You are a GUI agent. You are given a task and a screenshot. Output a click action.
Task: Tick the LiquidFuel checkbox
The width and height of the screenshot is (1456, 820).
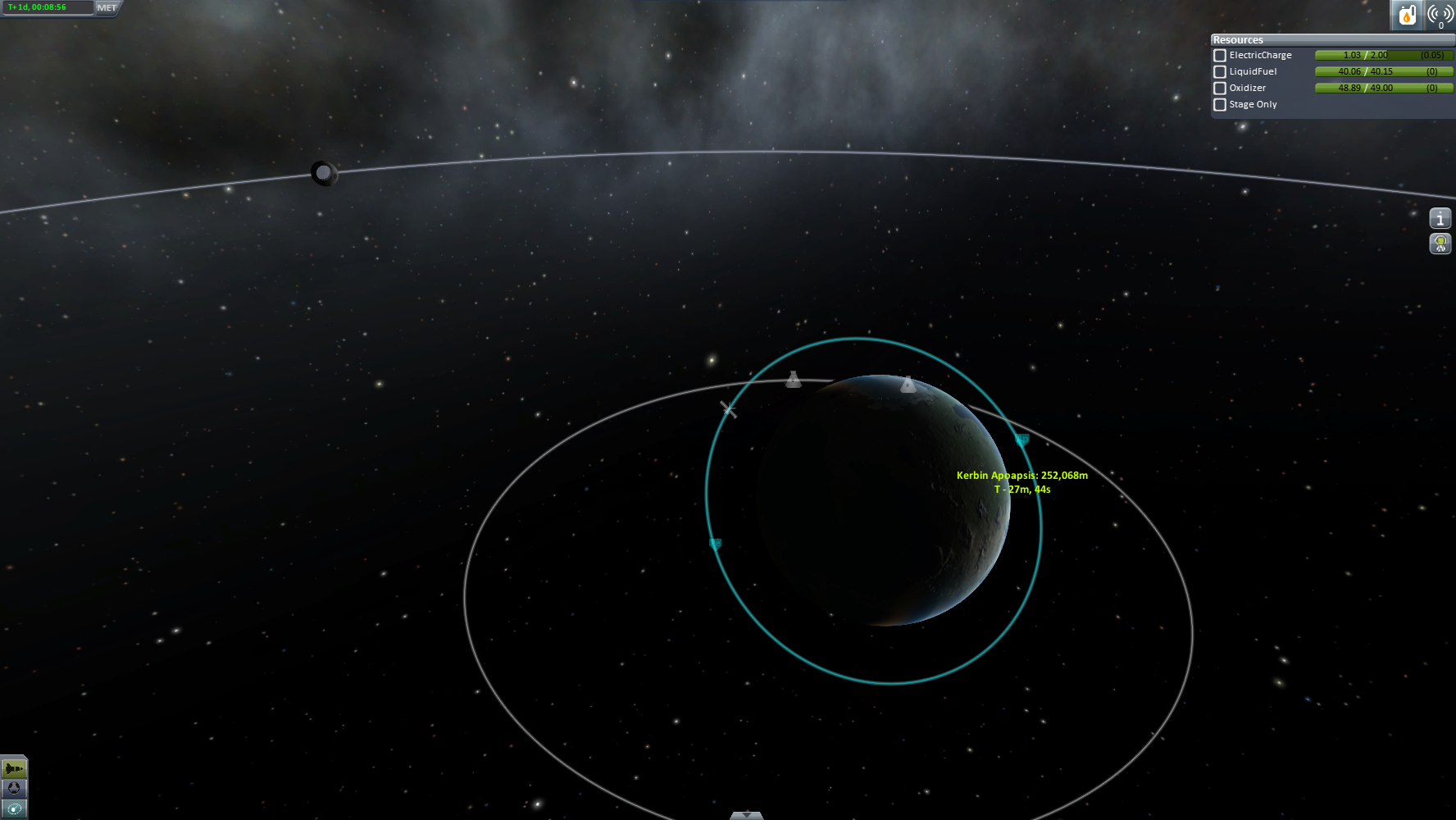tap(1220, 72)
